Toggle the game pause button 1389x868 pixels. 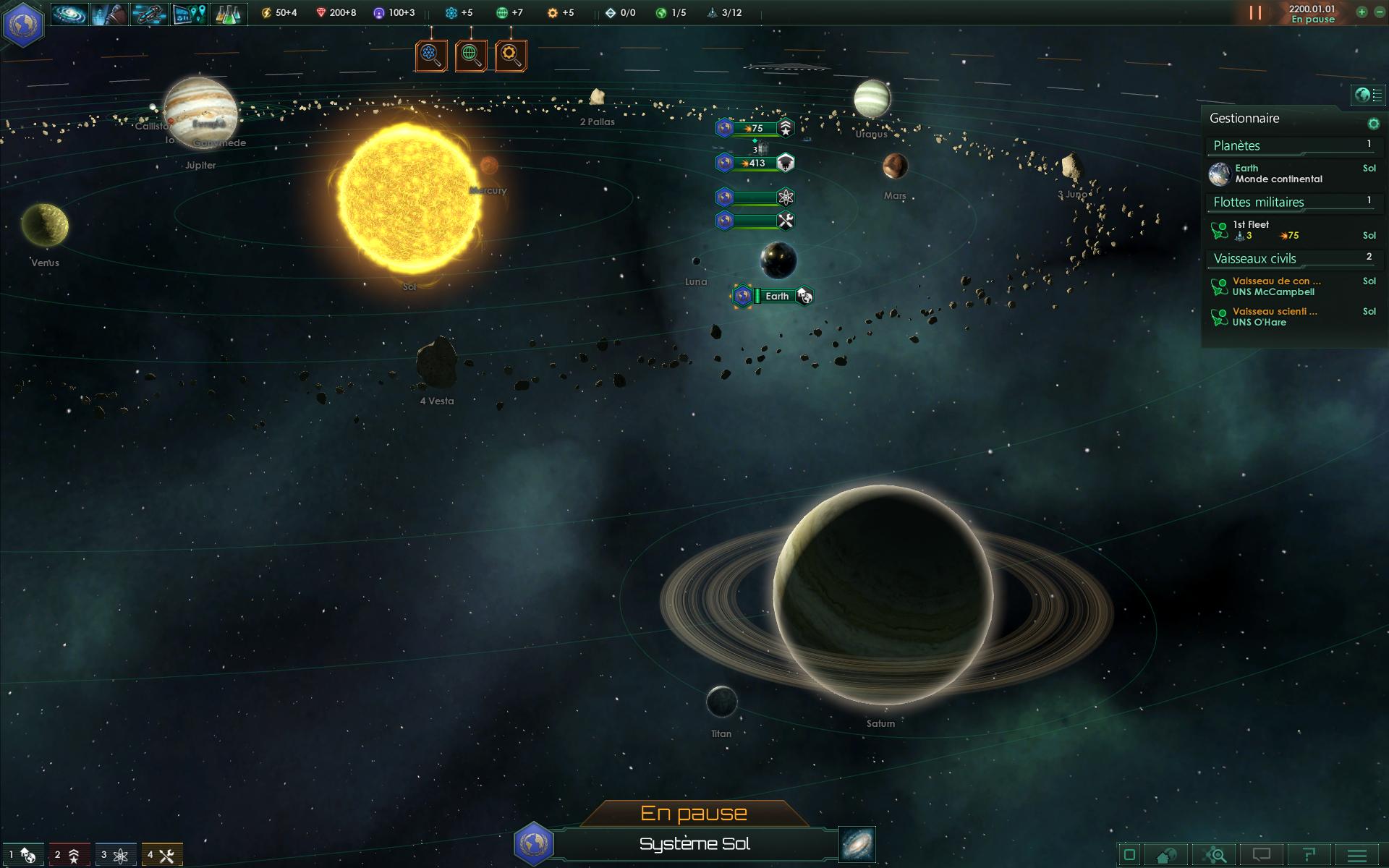coord(1255,13)
